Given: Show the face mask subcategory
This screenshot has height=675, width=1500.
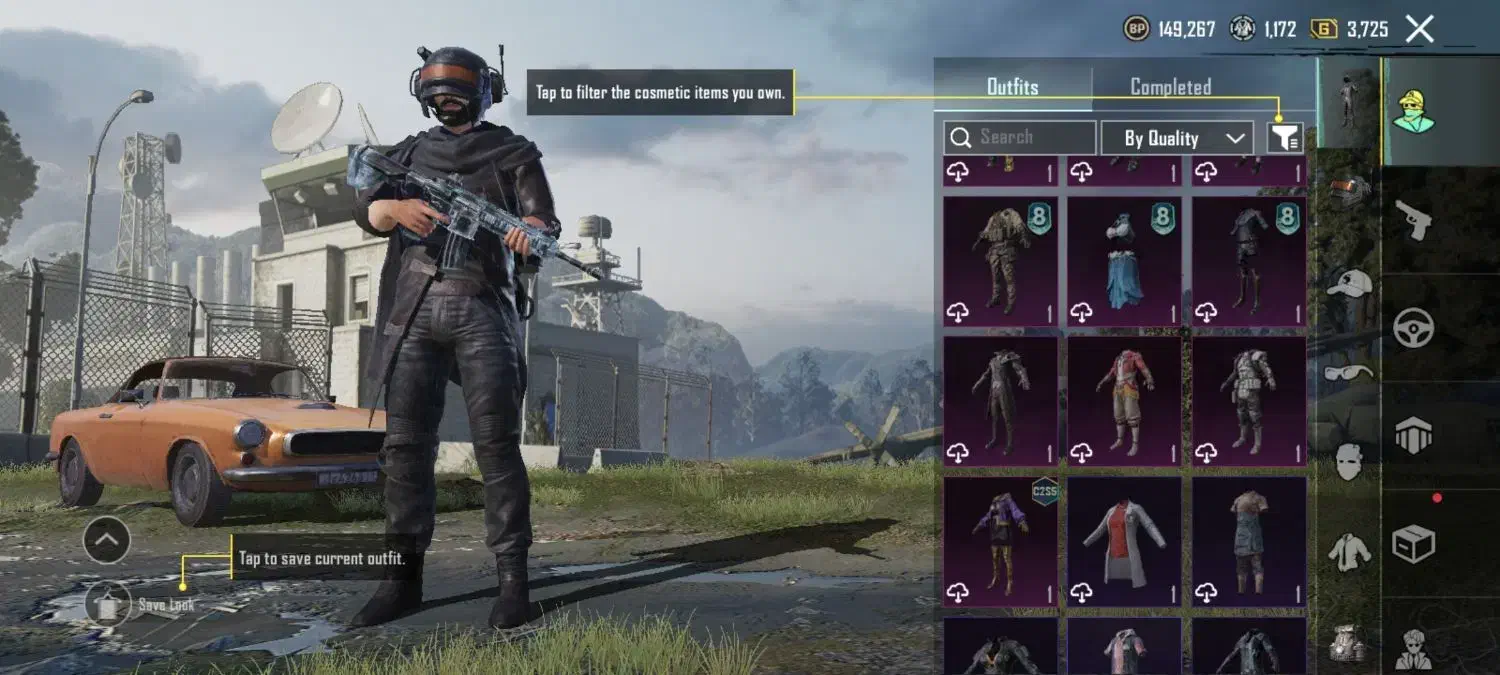Looking at the screenshot, I should pos(1349,461).
